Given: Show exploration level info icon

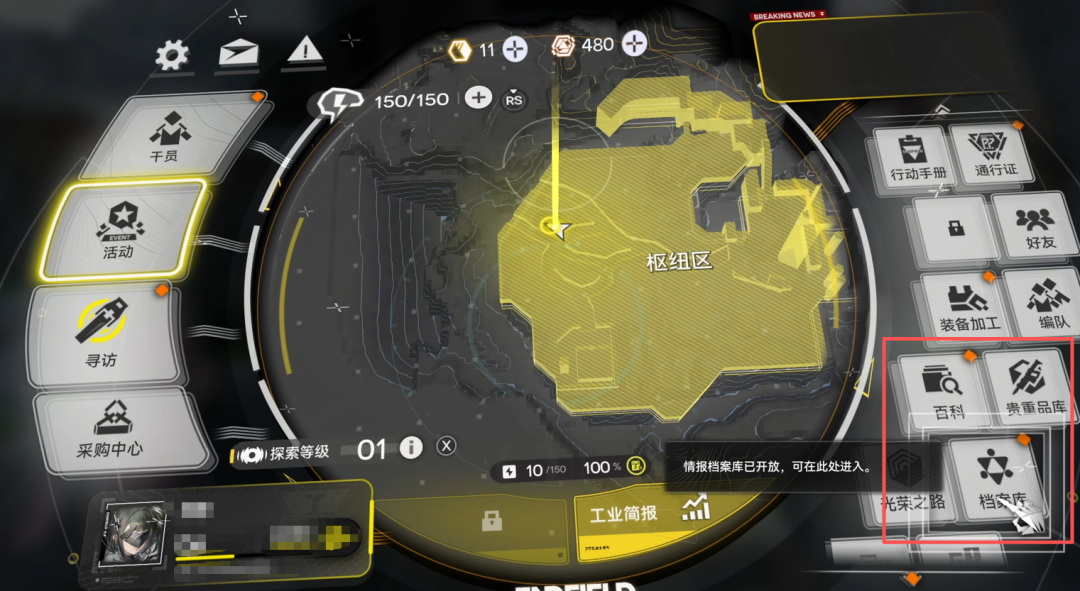Looking at the screenshot, I should click(411, 449).
